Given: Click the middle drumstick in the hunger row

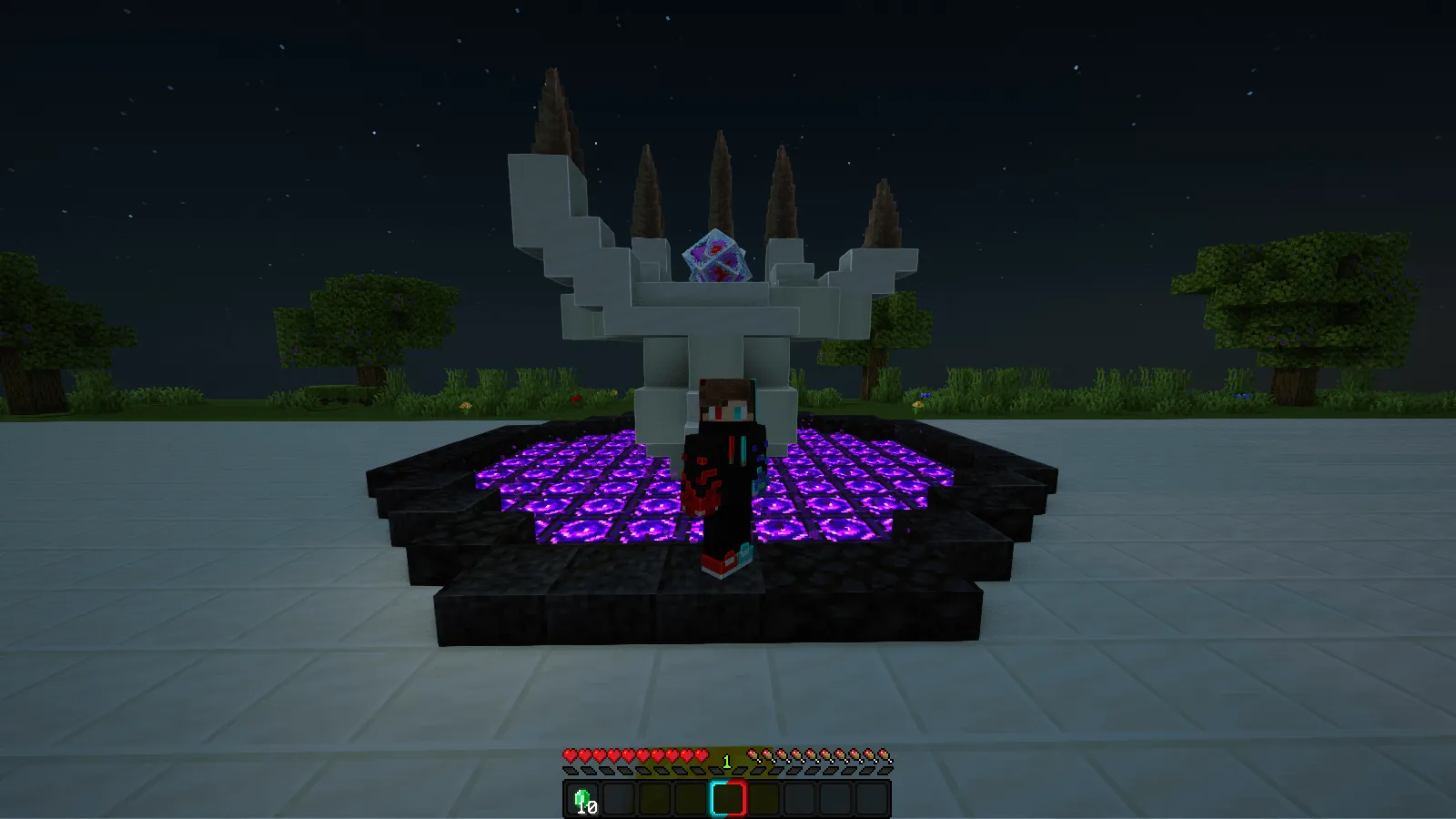Looking at the screenshot, I should point(817,754).
